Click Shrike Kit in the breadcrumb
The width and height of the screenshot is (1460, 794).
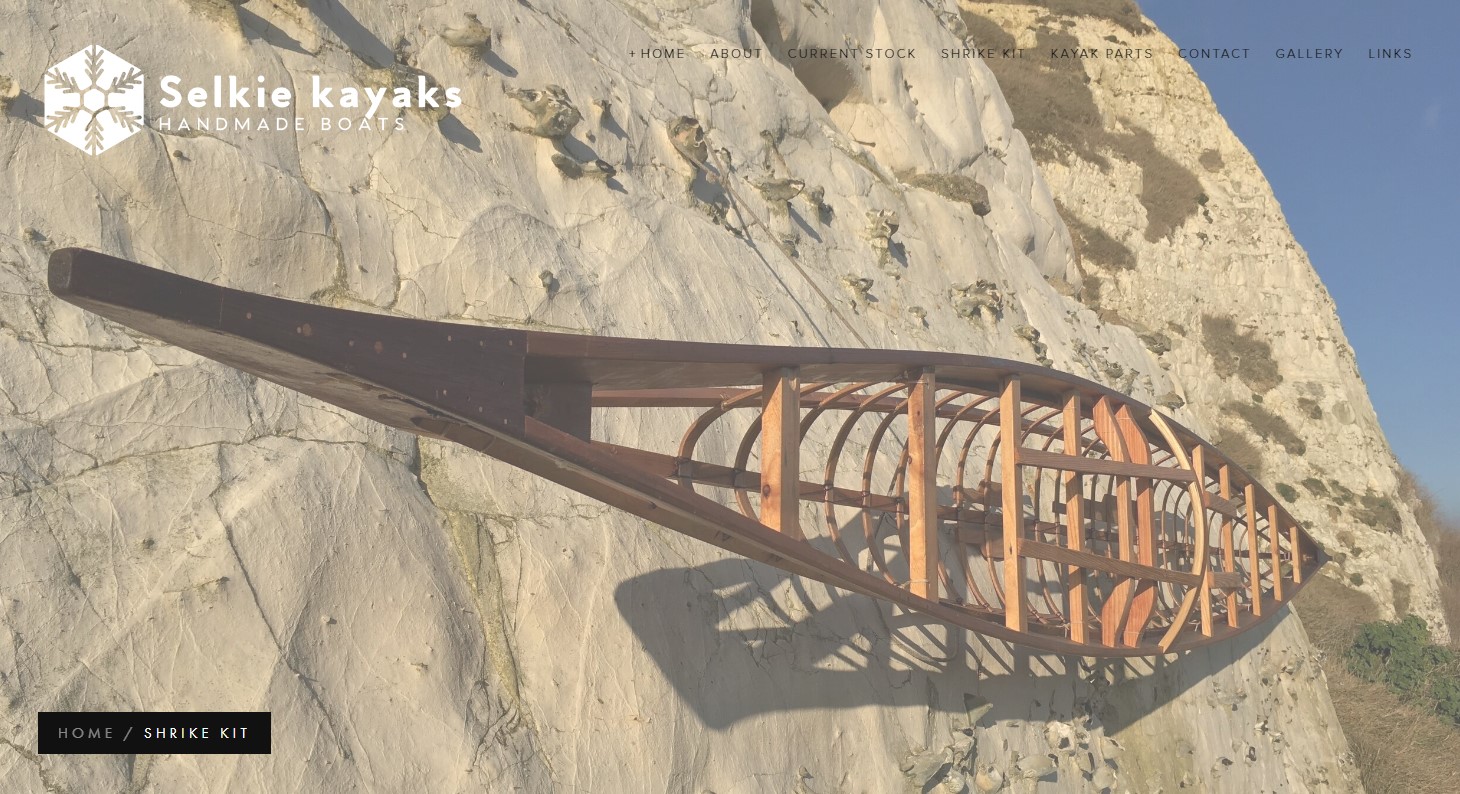tap(197, 733)
